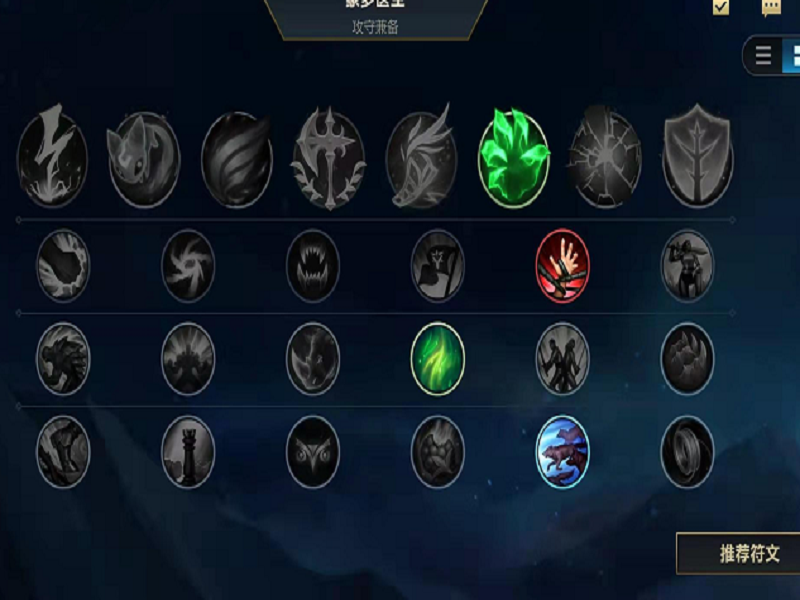Select the shield with trident keystone
The width and height of the screenshot is (800, 600).
[x=698, y=160]
